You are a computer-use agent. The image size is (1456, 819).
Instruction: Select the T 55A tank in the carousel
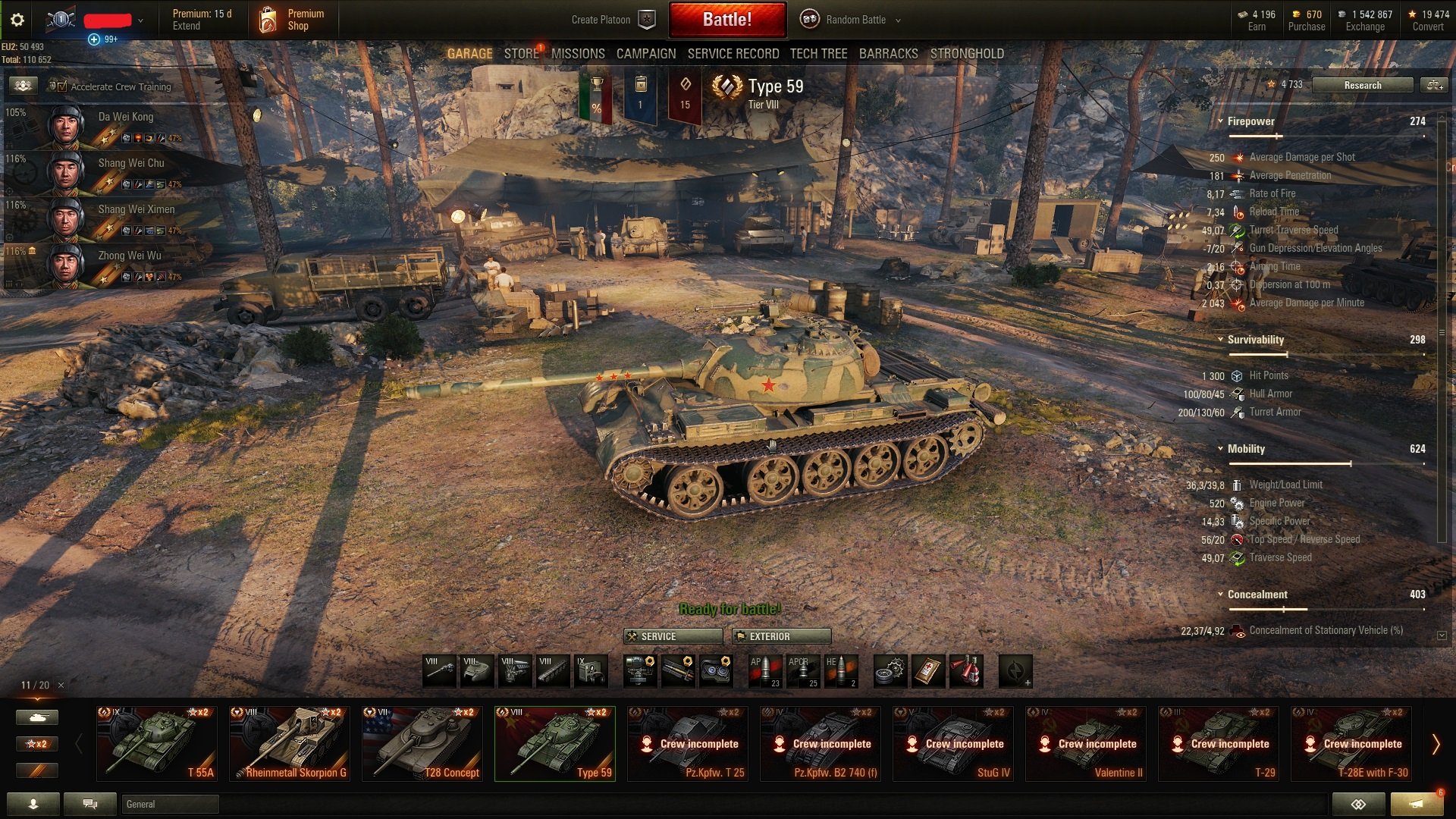pos(157,743)
